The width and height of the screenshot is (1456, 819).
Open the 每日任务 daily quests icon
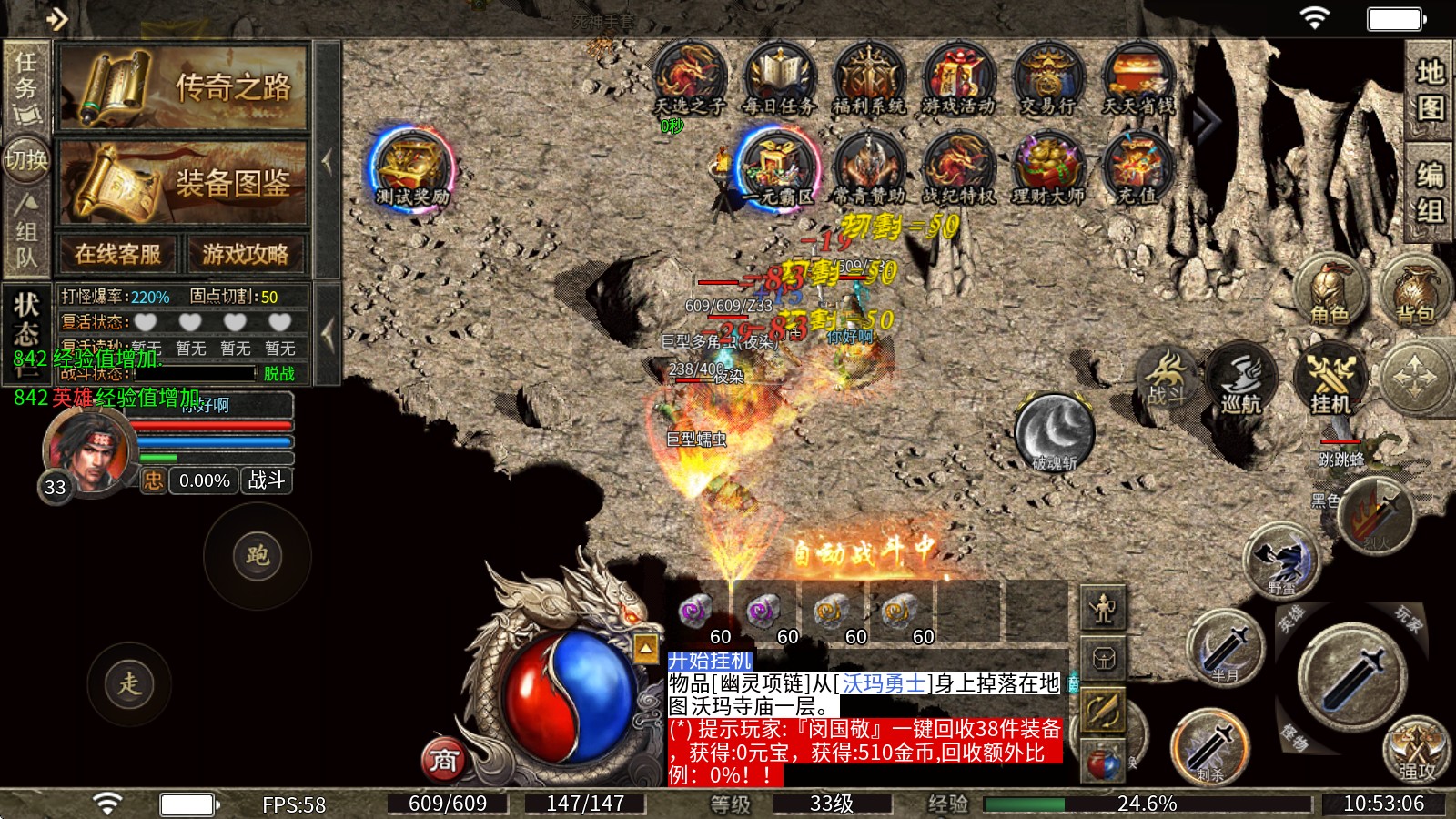click(x=779, y=79)
